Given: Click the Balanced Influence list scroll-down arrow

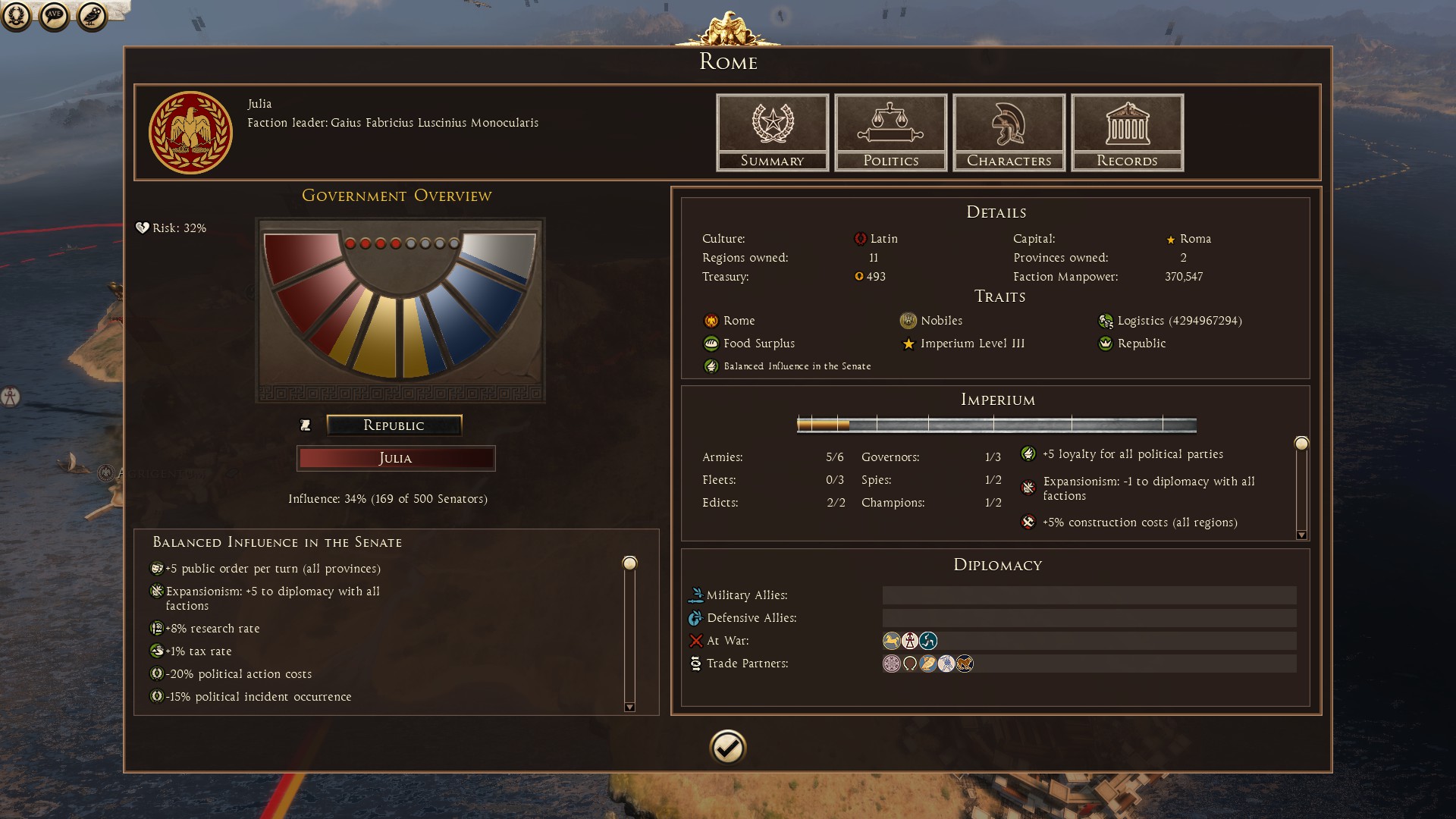Looking at the screenshot, I should pyautogui.click(x=629, y=707).
